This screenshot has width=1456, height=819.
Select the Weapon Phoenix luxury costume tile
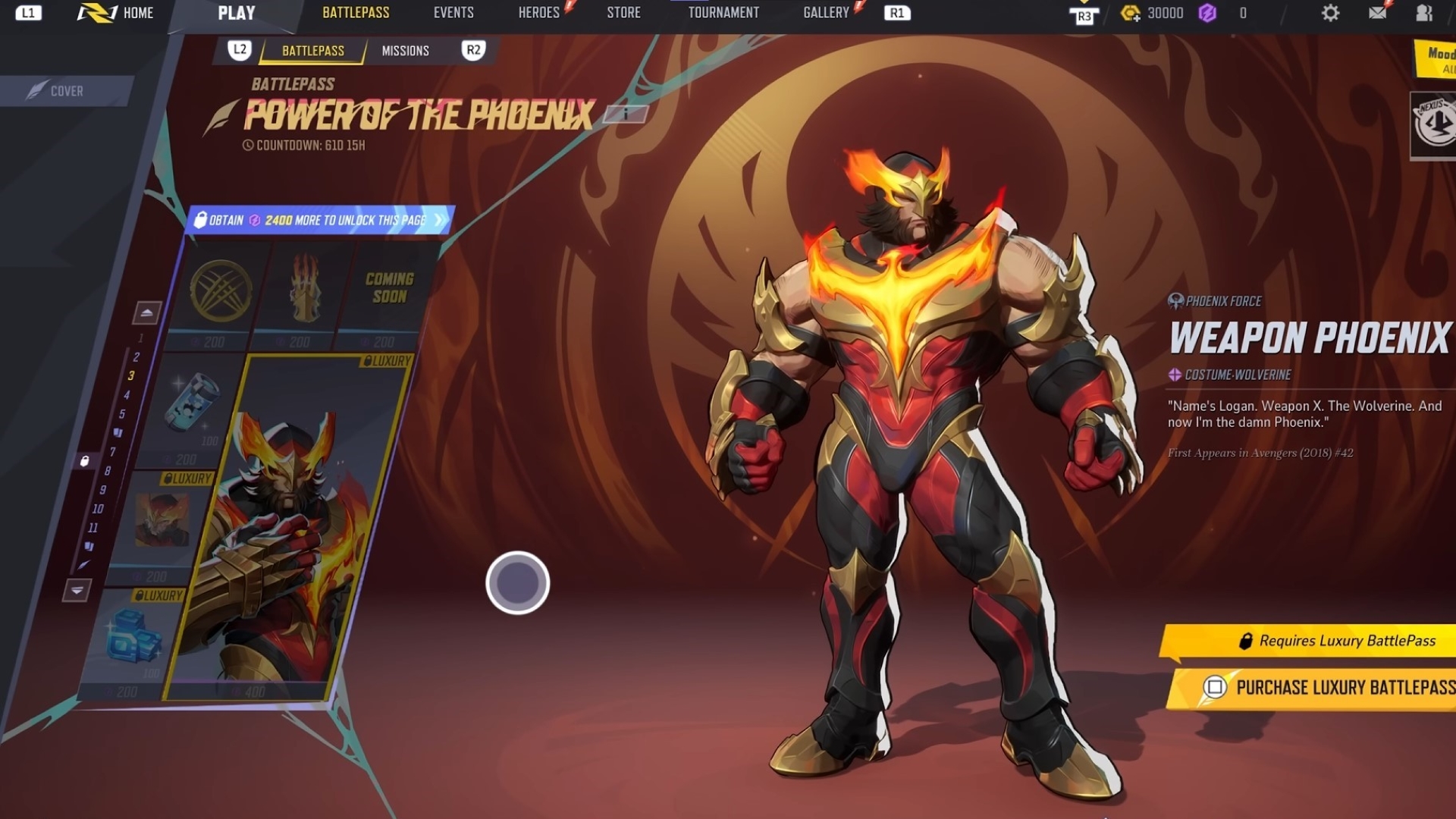point(288,531)
